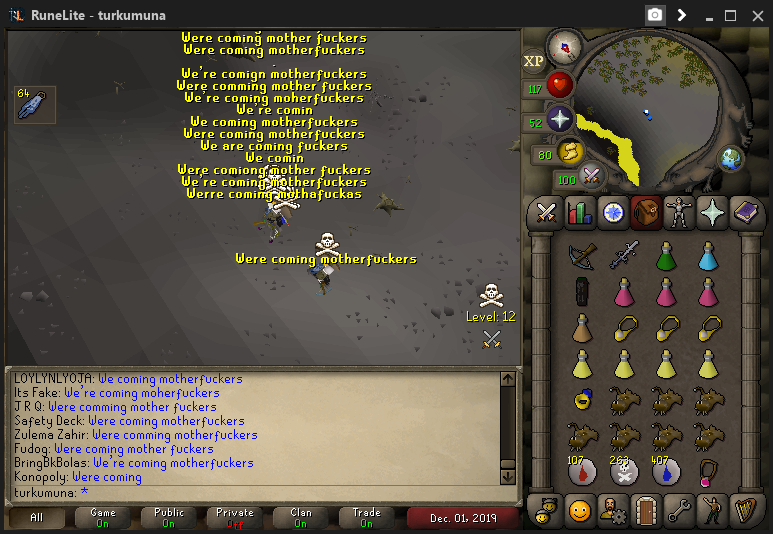Viewport: 773px width, 534px height.
Task: Toggle the Private chat filter
Action: 235,517
